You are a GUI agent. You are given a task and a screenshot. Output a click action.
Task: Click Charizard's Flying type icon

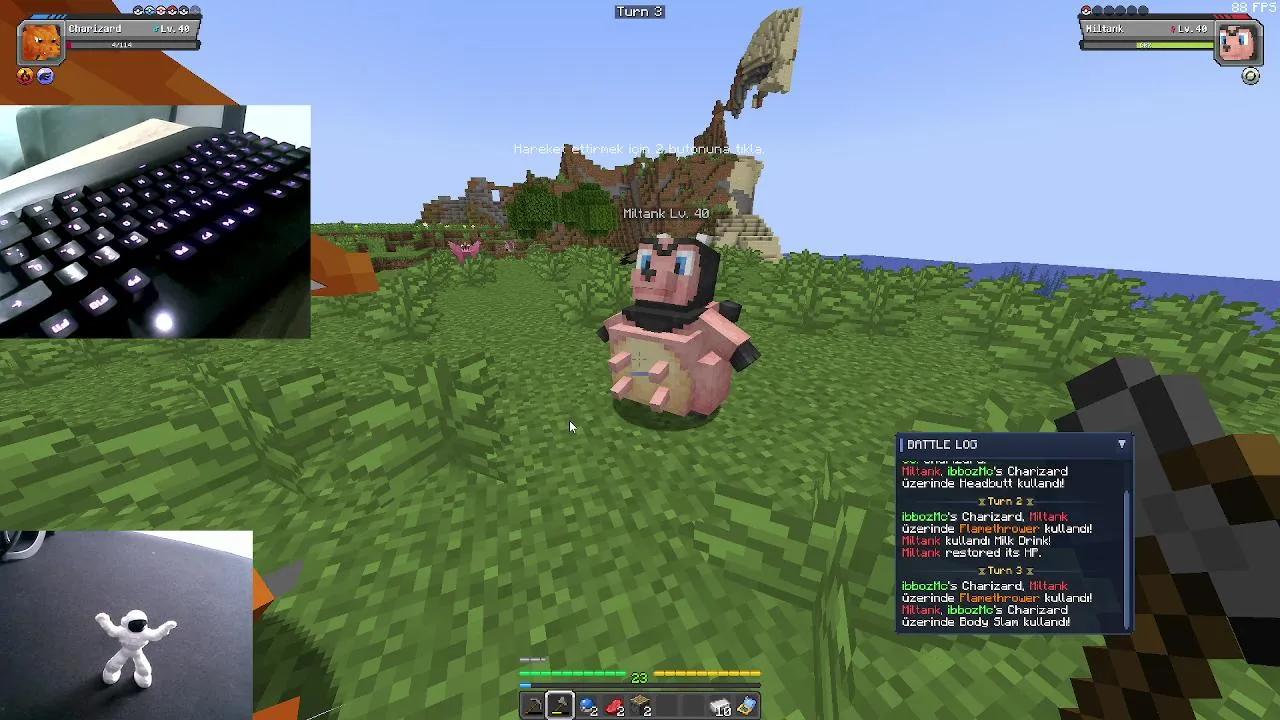pyautogui.click(x=43, y=74)
